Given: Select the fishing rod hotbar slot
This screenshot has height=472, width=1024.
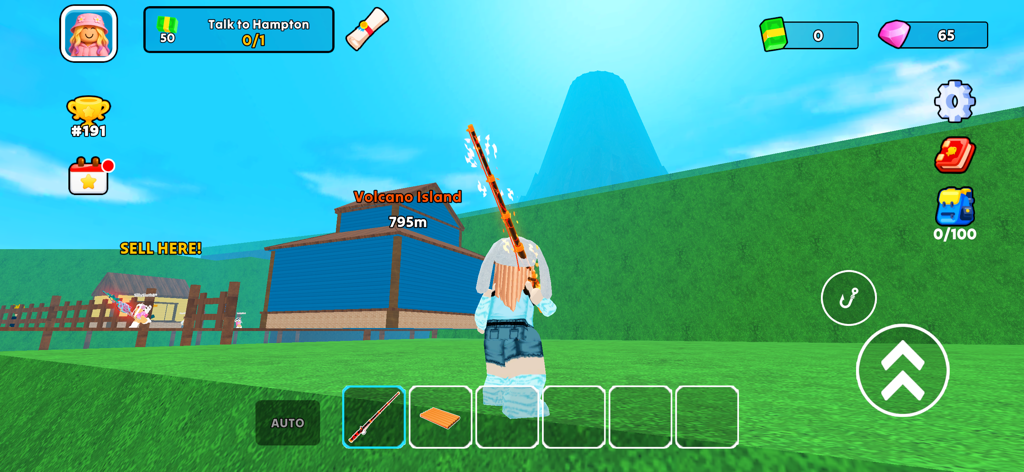Looking at the screenshot, I should [x=374, y=417].
